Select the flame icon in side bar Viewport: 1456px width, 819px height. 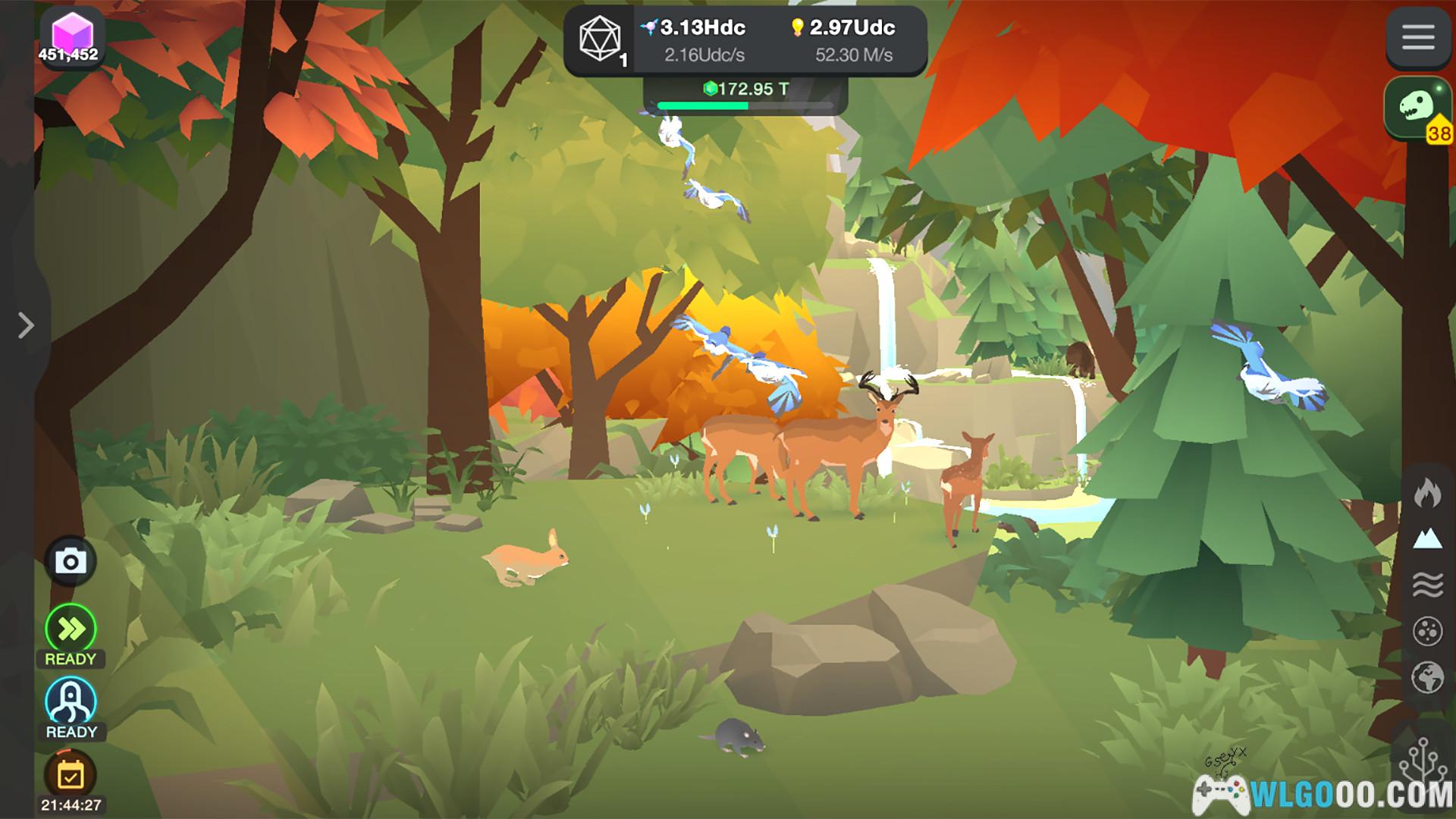pos(1427,493)
